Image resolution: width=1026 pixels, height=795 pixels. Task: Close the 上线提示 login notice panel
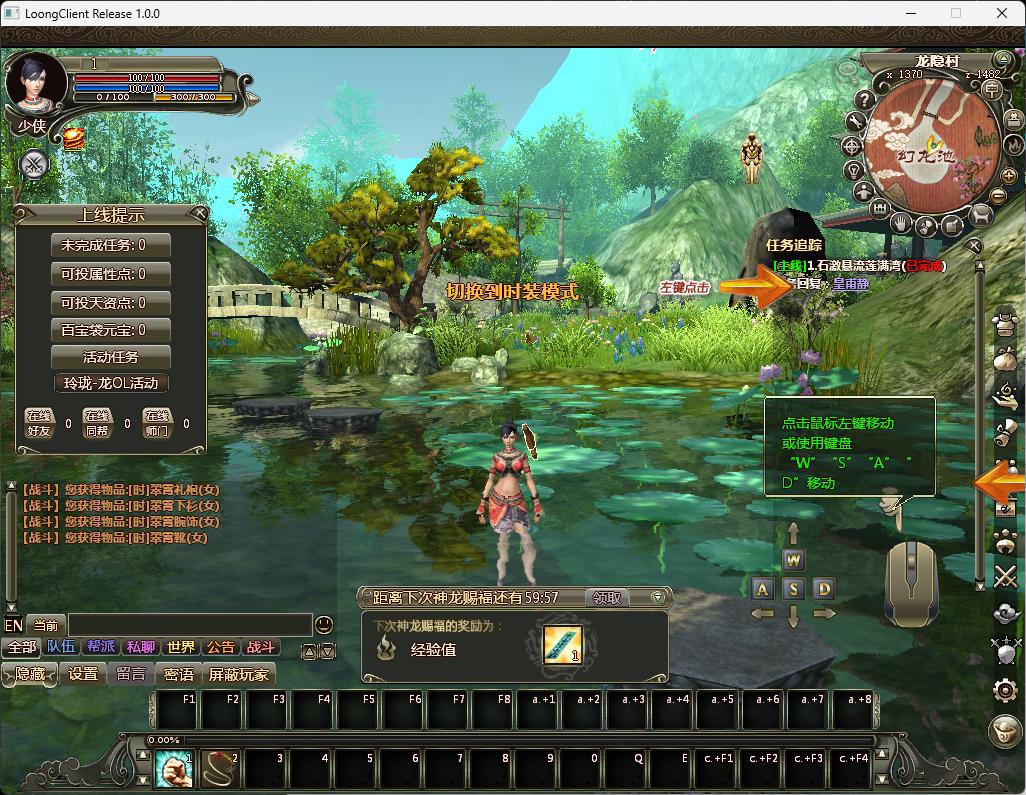(x=199, y=212)
